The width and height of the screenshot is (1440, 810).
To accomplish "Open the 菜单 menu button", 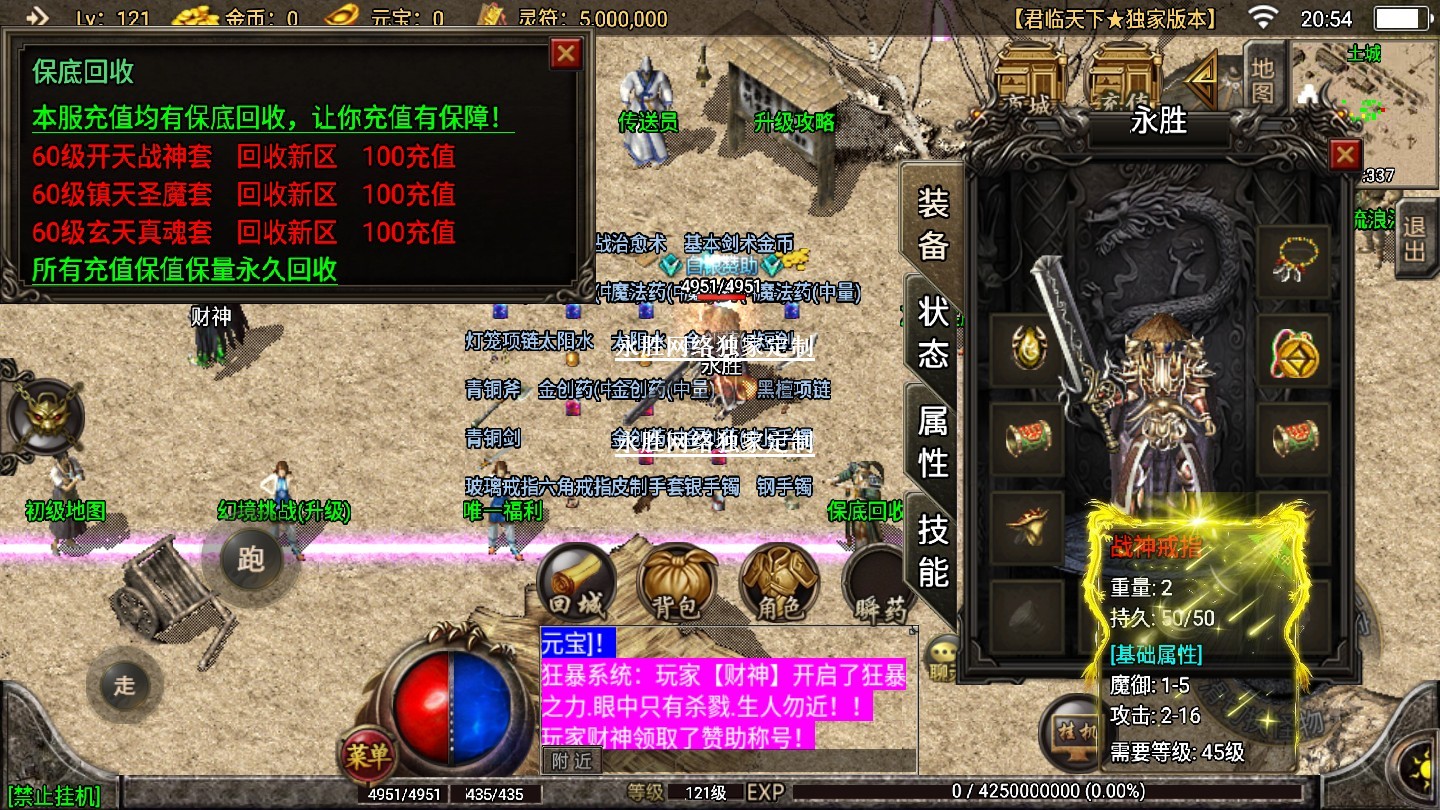I will (368, 754).
